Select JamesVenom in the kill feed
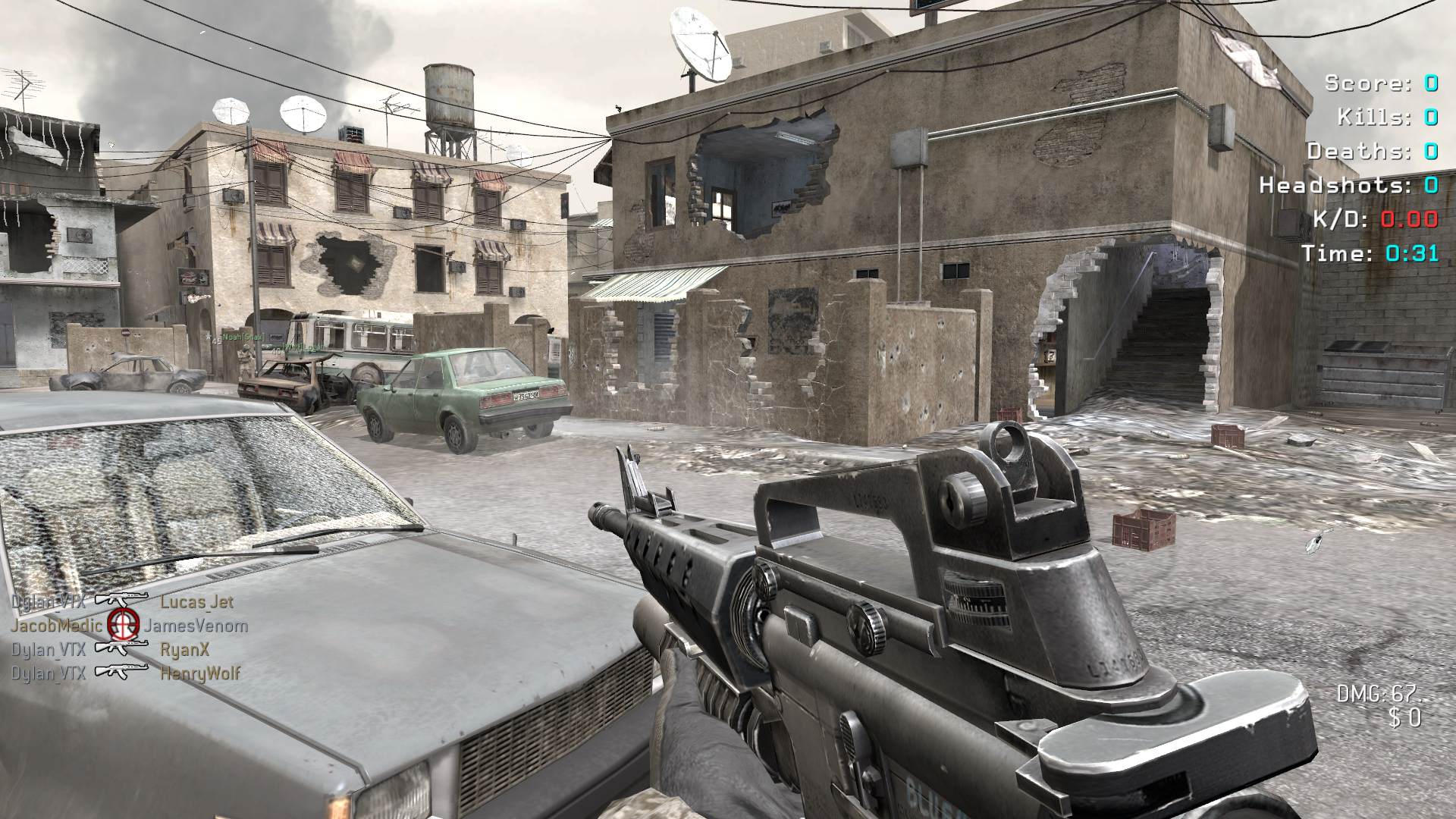The height and width of the screenshot is (819, 1456). pyautogui.click(x=196, y=626)
